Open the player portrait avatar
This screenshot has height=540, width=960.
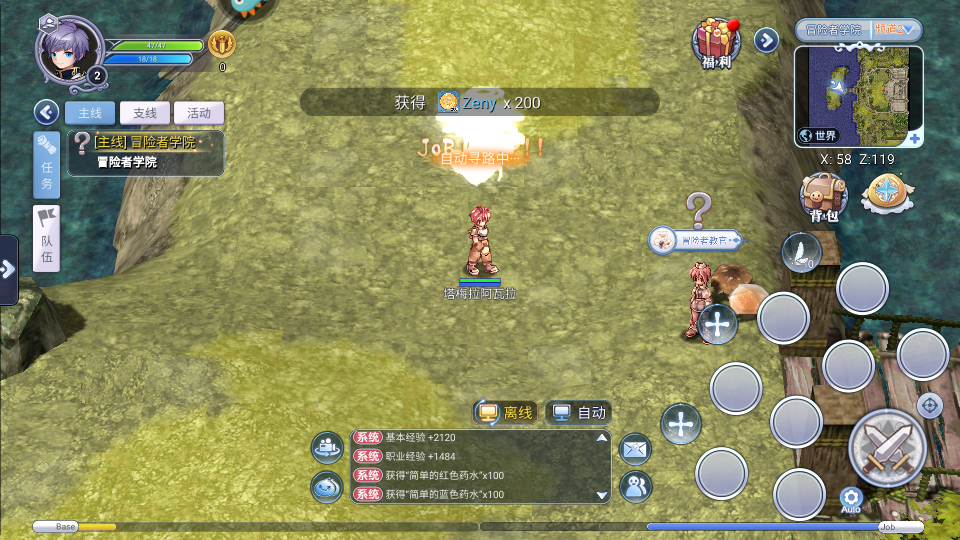click(x=70, y=52)
